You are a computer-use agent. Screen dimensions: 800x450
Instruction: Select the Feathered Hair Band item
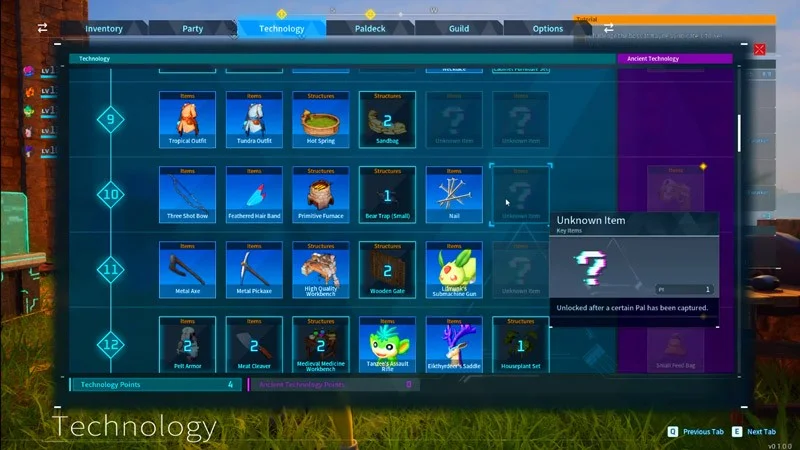click(x=254, y=194)
